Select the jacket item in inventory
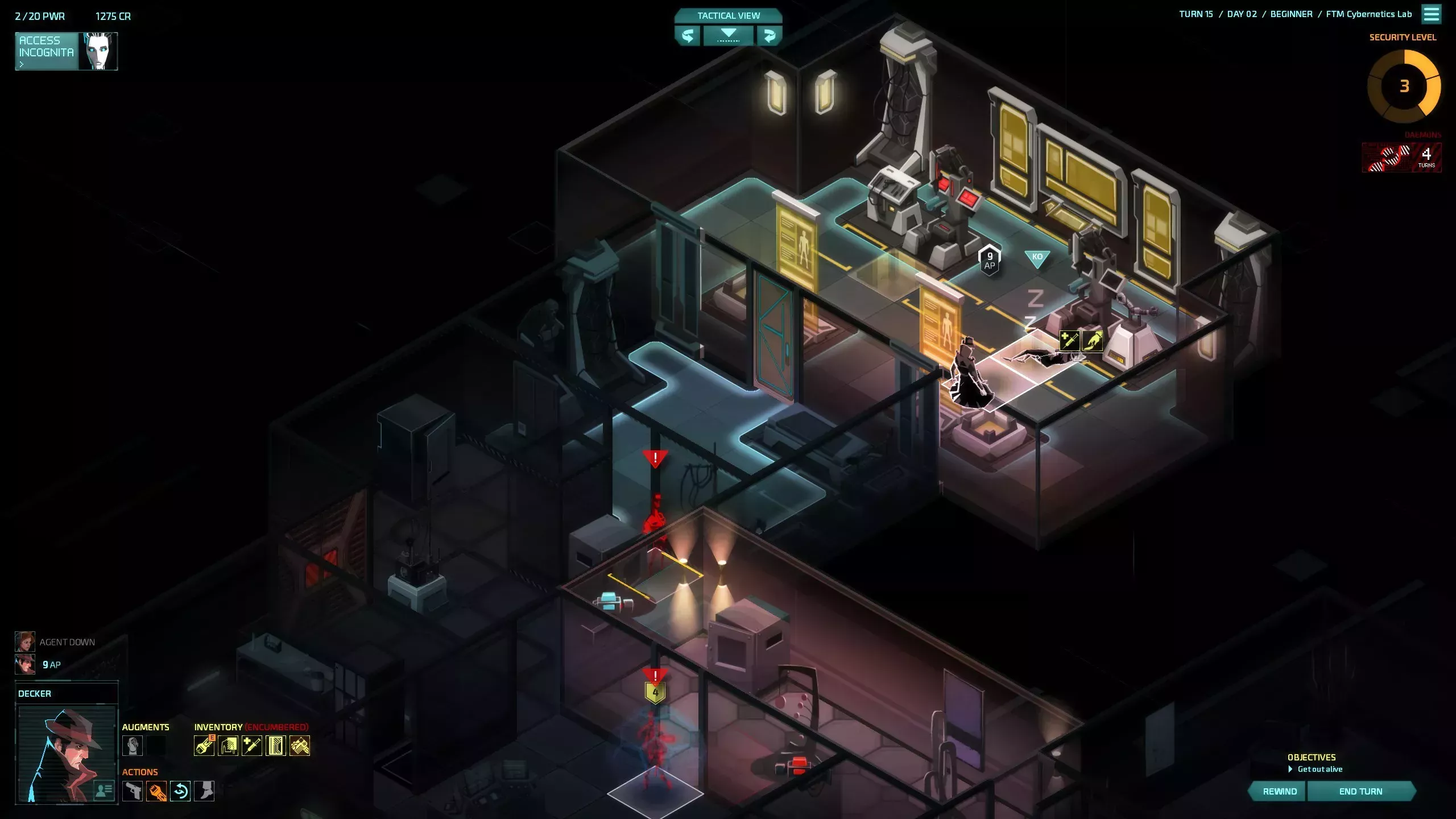 pos(228,746)
